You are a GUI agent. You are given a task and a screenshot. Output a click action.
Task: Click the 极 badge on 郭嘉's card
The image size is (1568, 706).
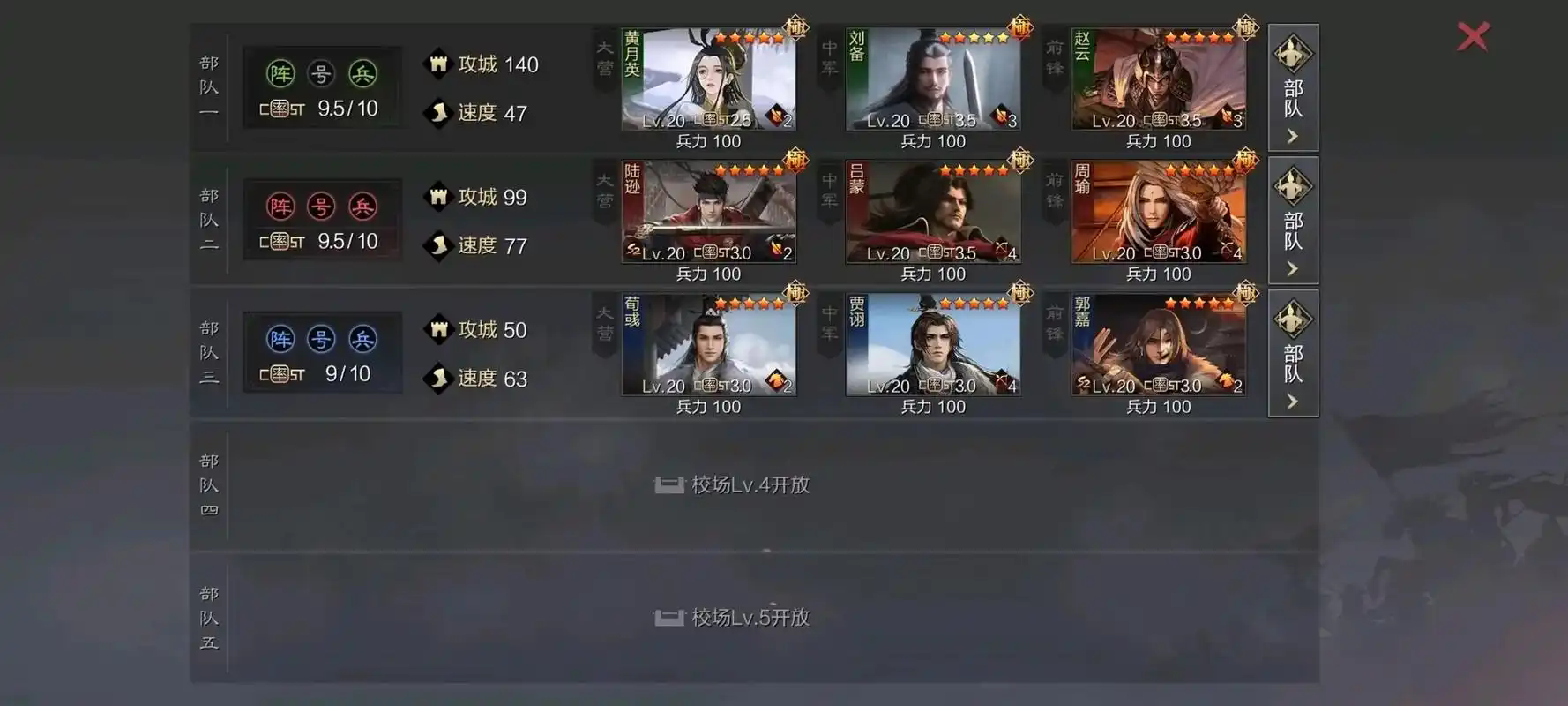(x=1244, y=293)
